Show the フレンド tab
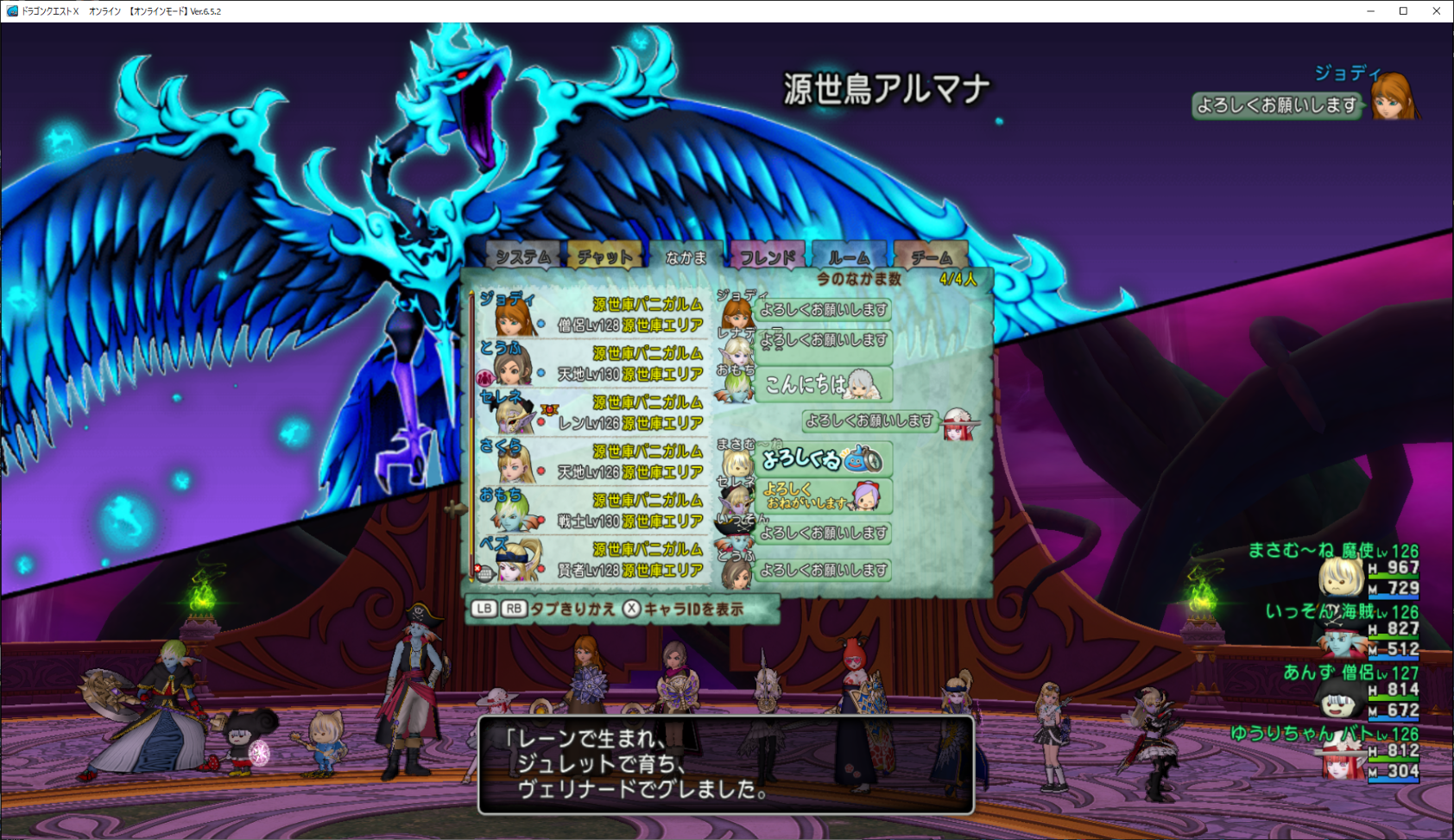Screen dimensions: 1454x840 point(768,256)
